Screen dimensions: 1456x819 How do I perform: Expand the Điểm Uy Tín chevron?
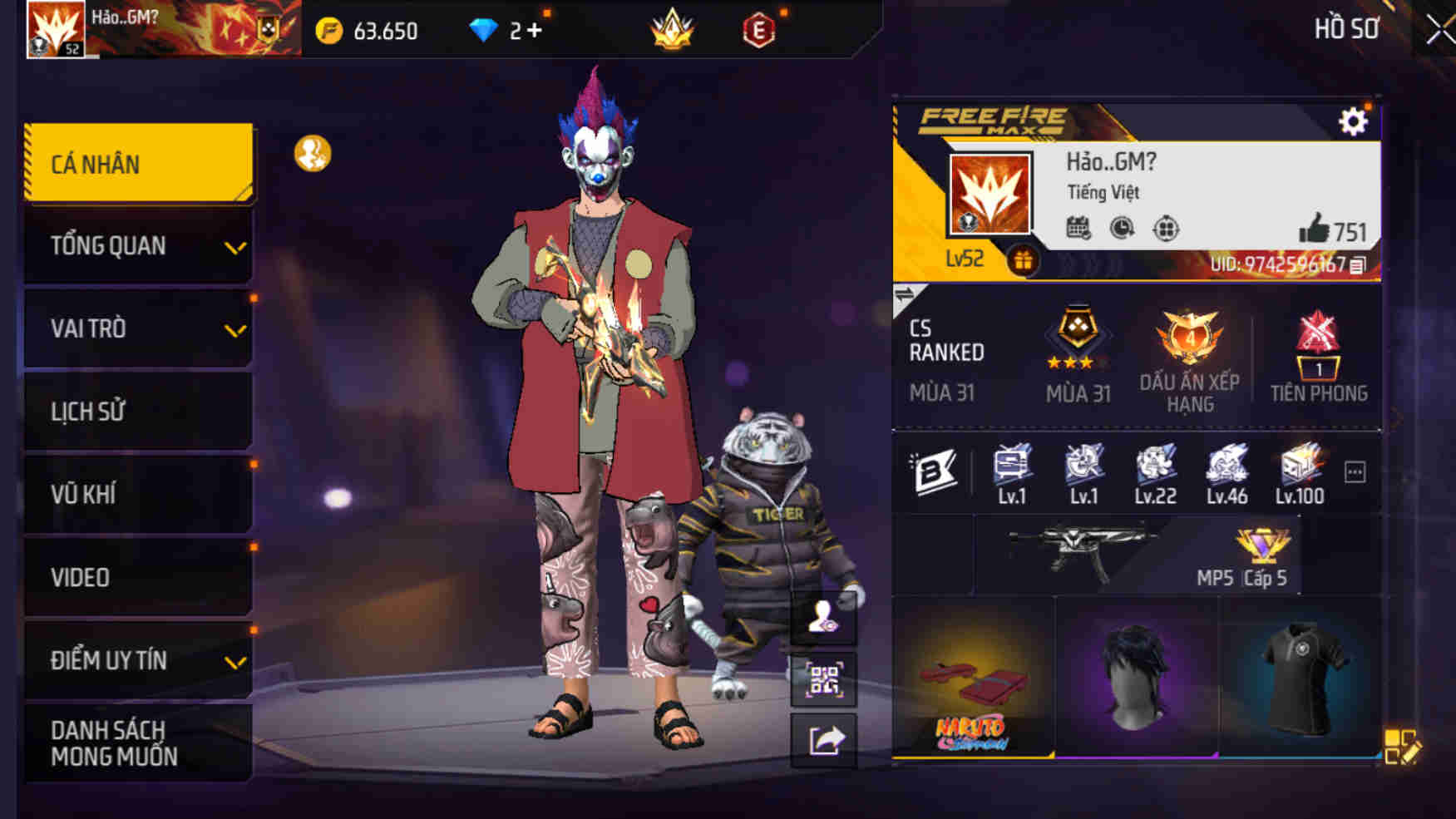coord(235,662)
